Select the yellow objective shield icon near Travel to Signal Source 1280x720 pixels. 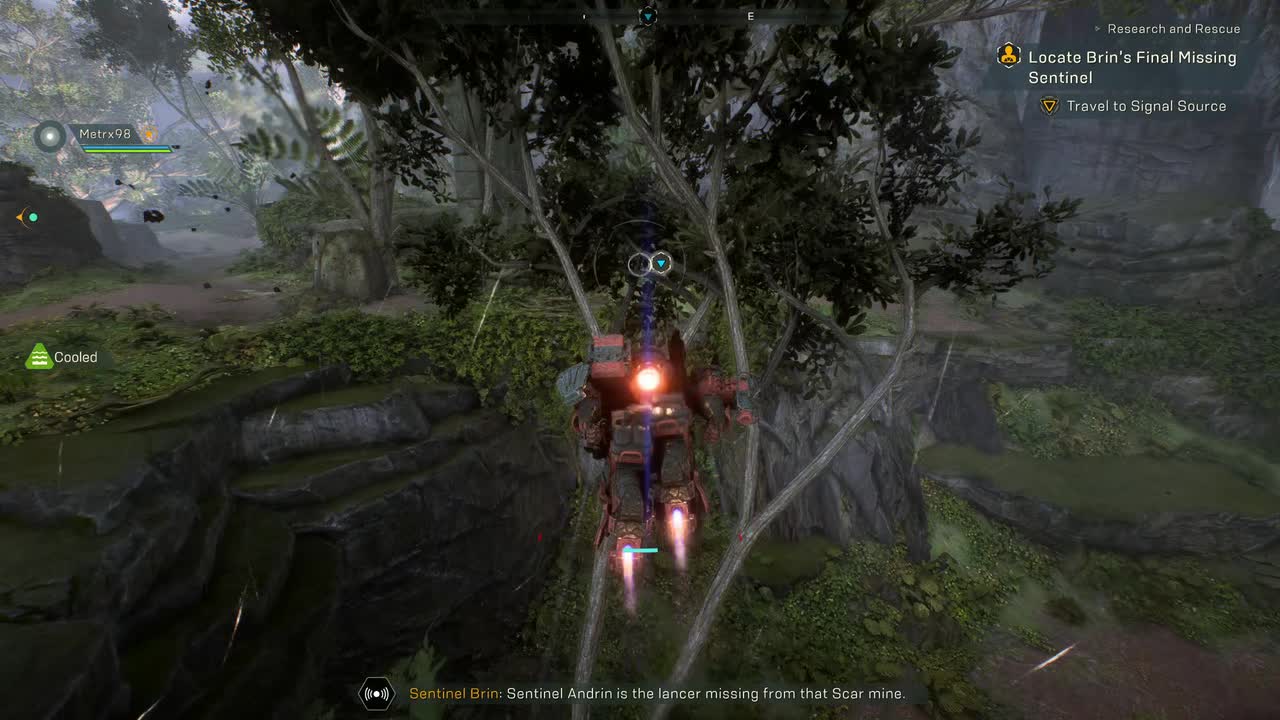(x=1048, y=106)
